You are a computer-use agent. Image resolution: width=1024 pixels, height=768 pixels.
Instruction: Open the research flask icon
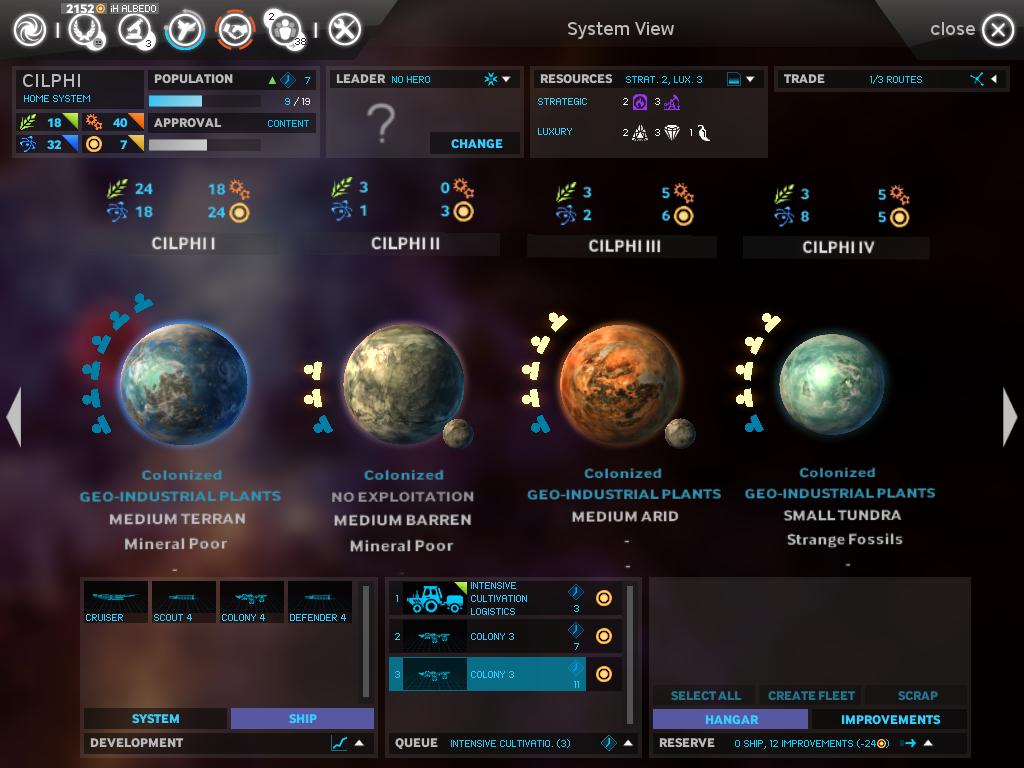[133, 30]
